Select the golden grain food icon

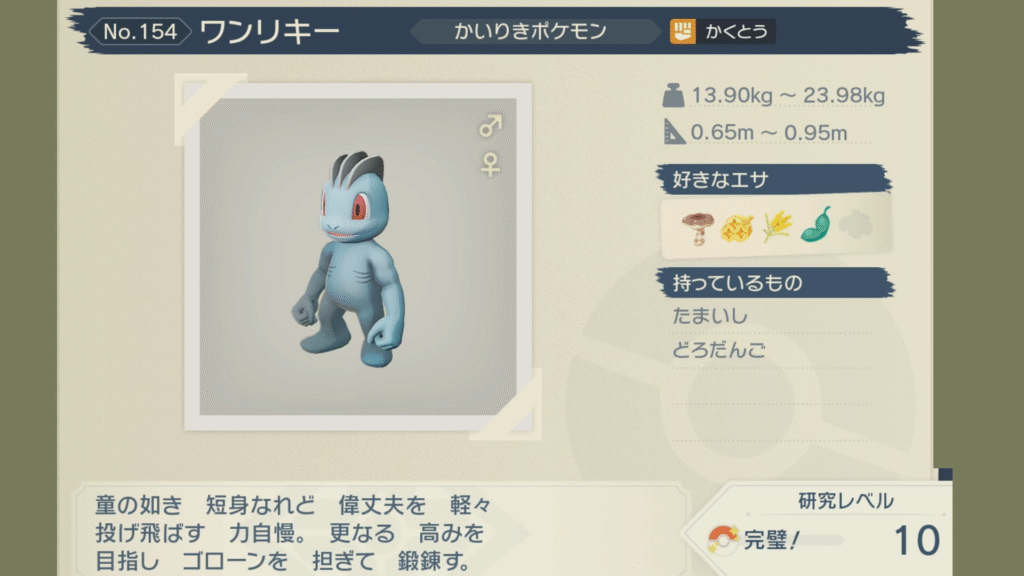tap(776, 227)
